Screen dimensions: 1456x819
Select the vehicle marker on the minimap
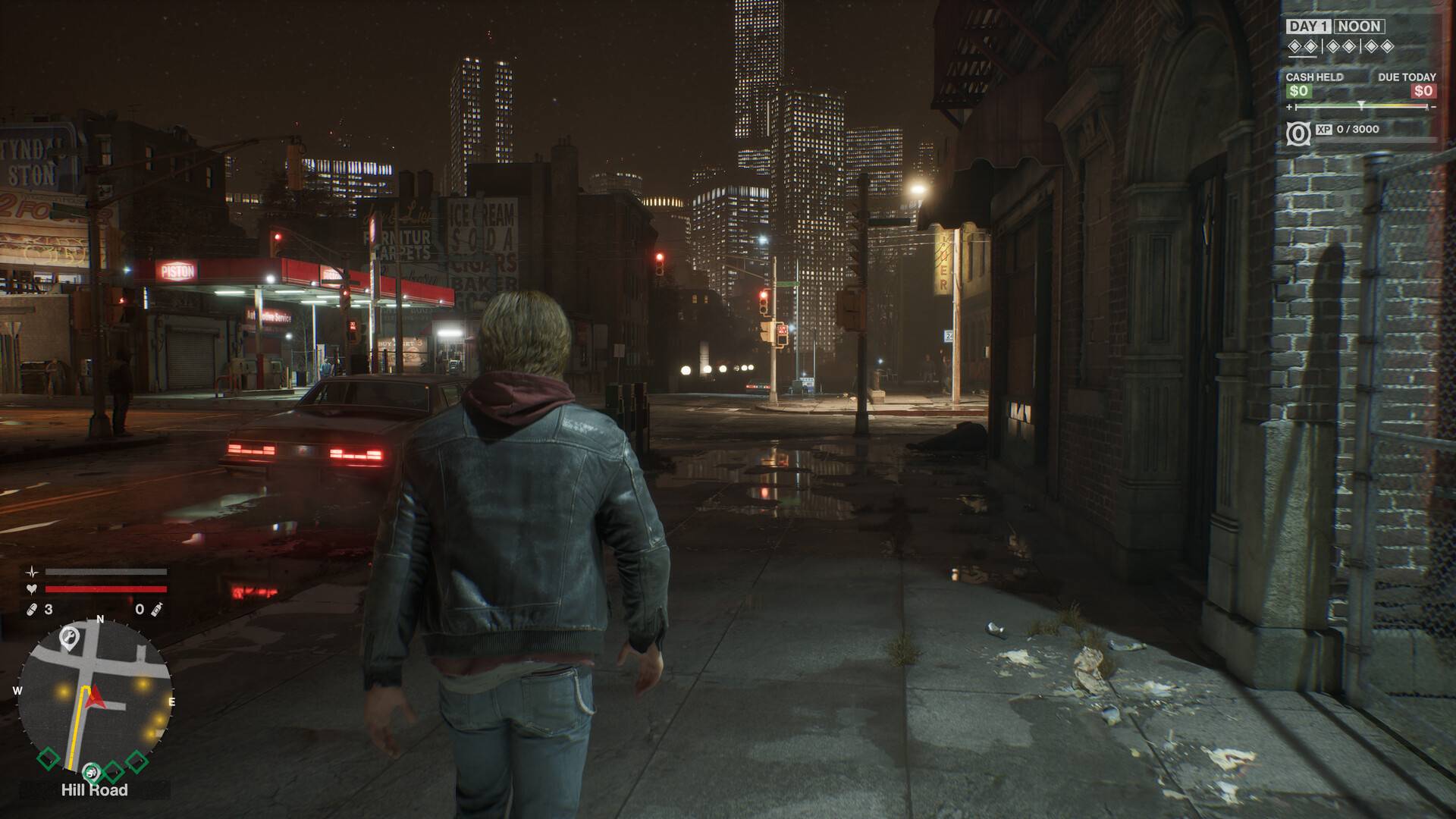(92, 771)
